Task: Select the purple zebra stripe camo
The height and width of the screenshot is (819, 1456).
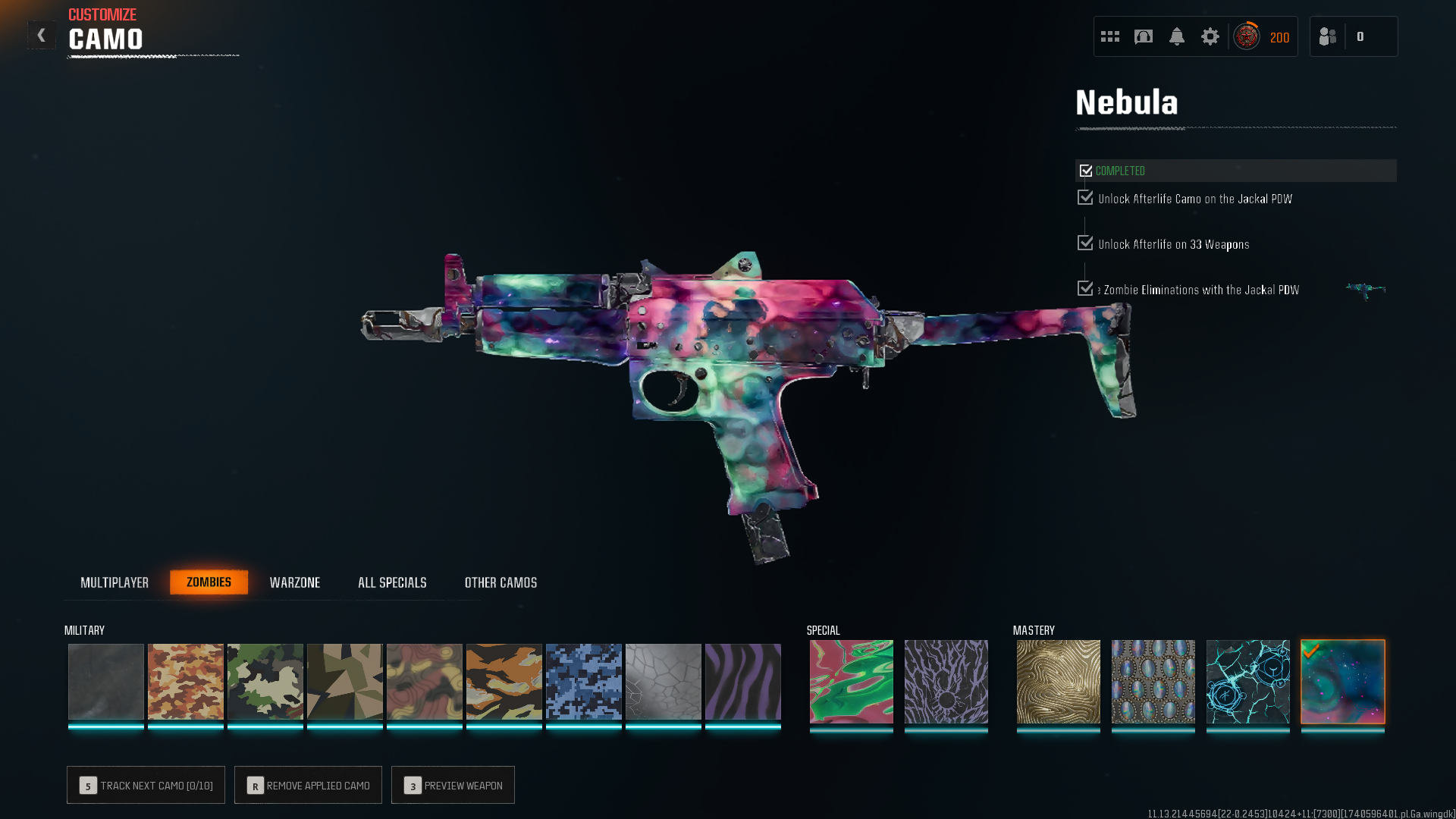Action: click(742, 681)
